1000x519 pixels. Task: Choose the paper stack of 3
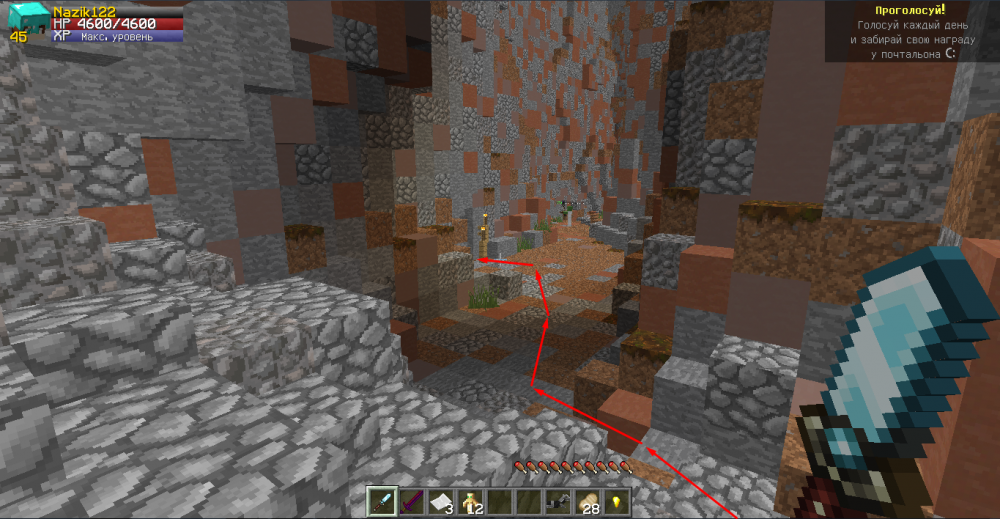439,501
